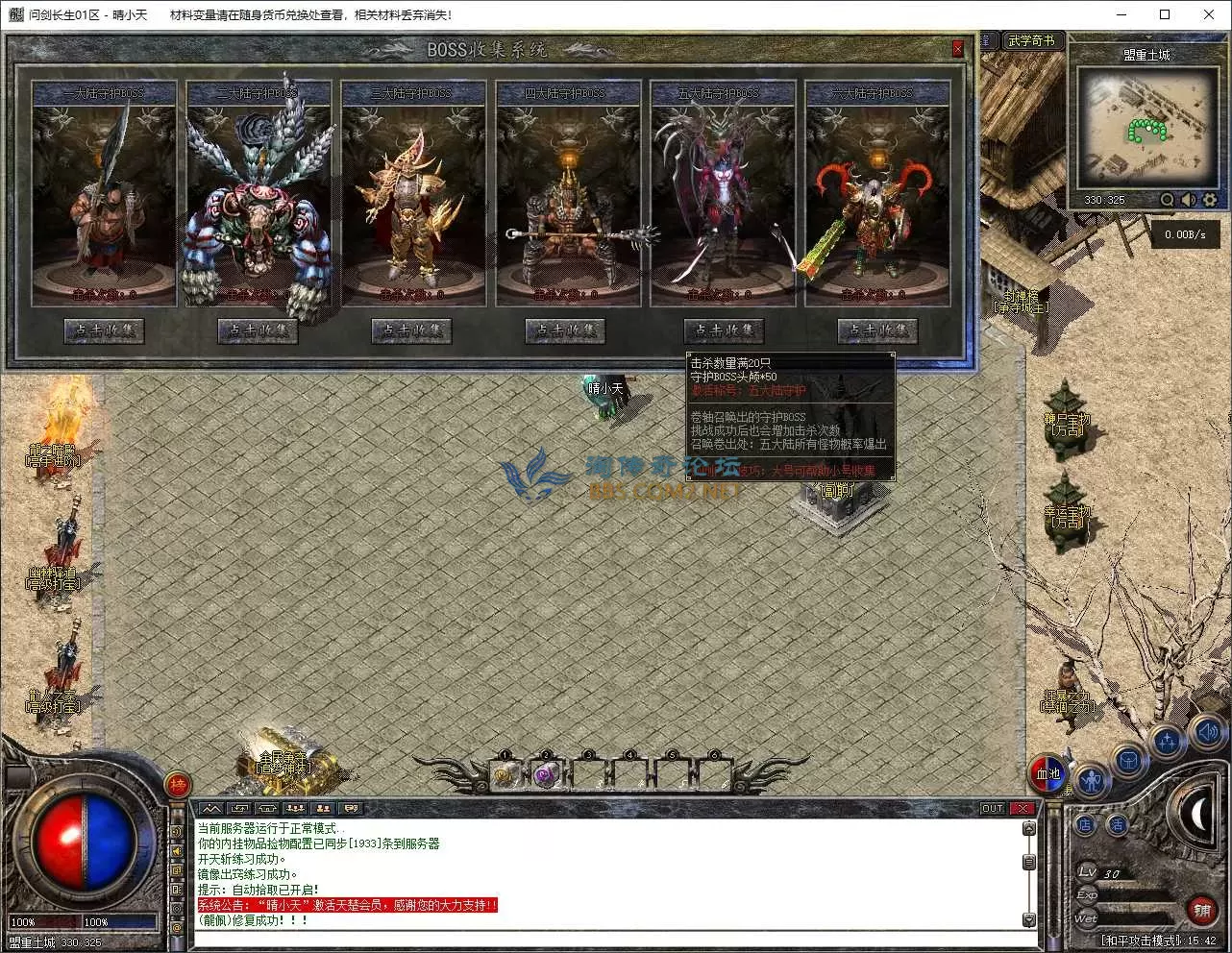Click the round 店 store button
The width and height of the screenshot is (1232, 953).
point(1086,824)
